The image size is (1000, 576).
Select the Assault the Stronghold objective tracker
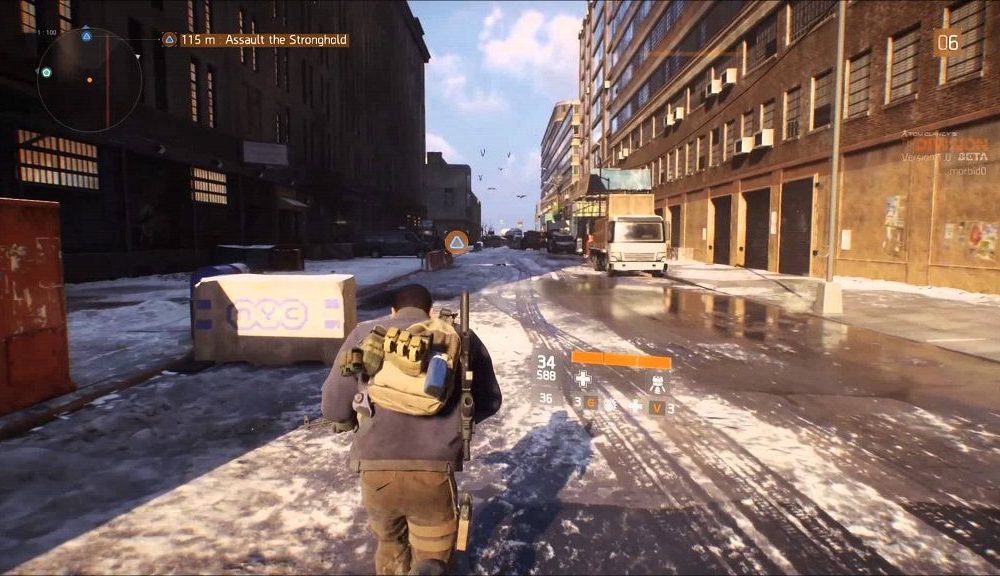256,40
